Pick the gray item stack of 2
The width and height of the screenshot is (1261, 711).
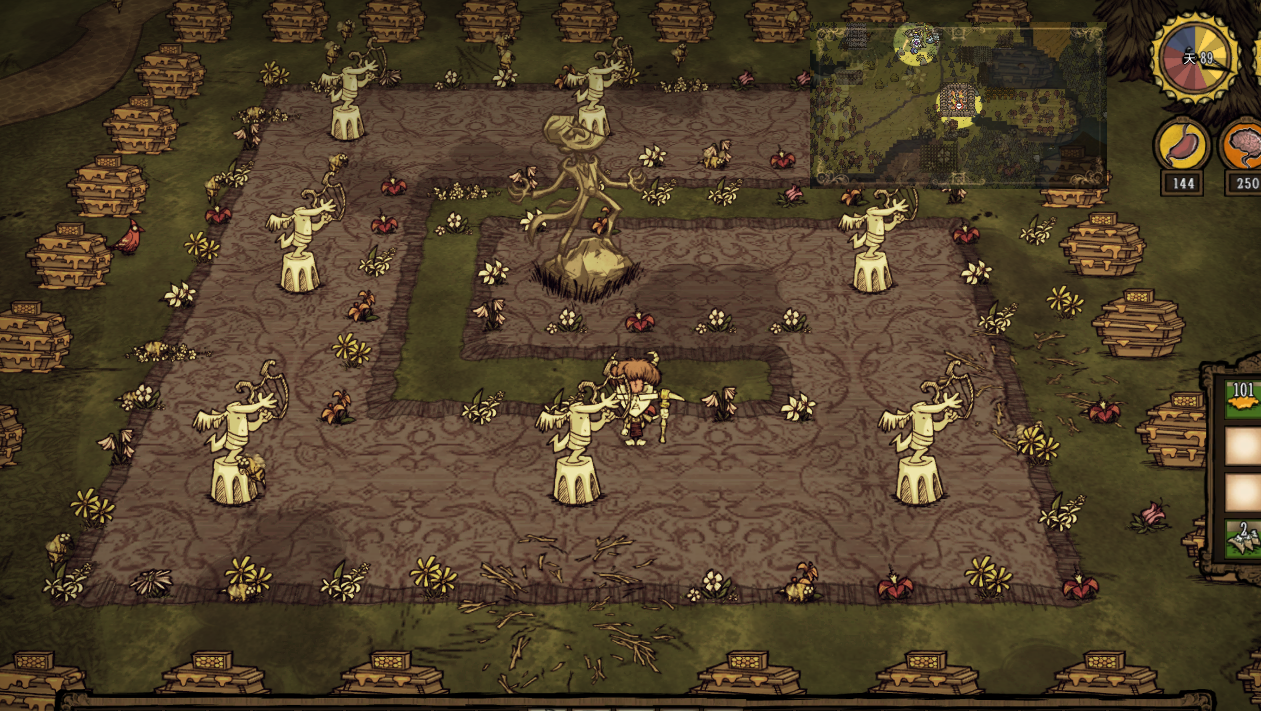click(1243, 540)
